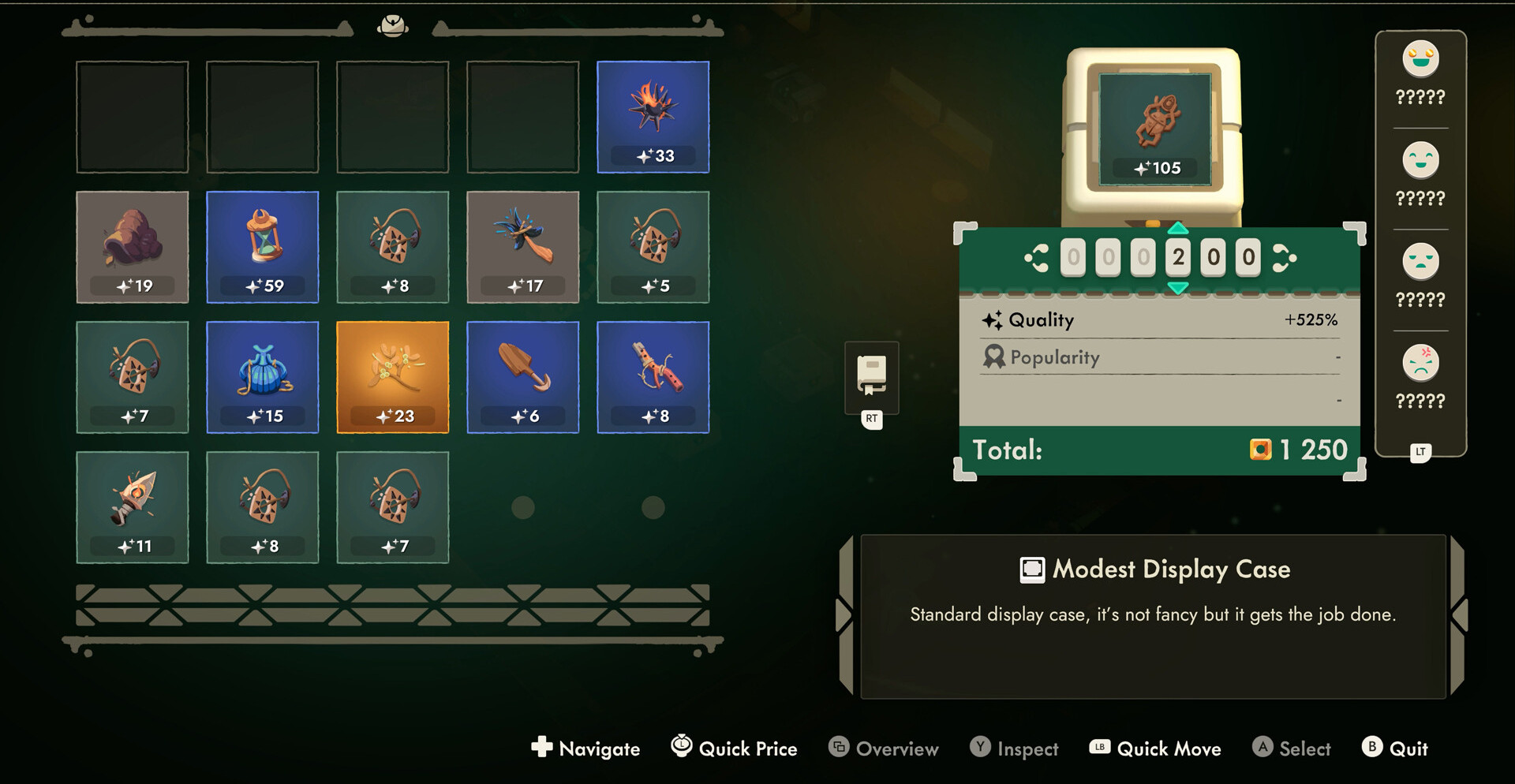The image size is (1515, 784).
Task: Open the notebook journal icon
Action: pyautogui.click(x=871, y=376)
